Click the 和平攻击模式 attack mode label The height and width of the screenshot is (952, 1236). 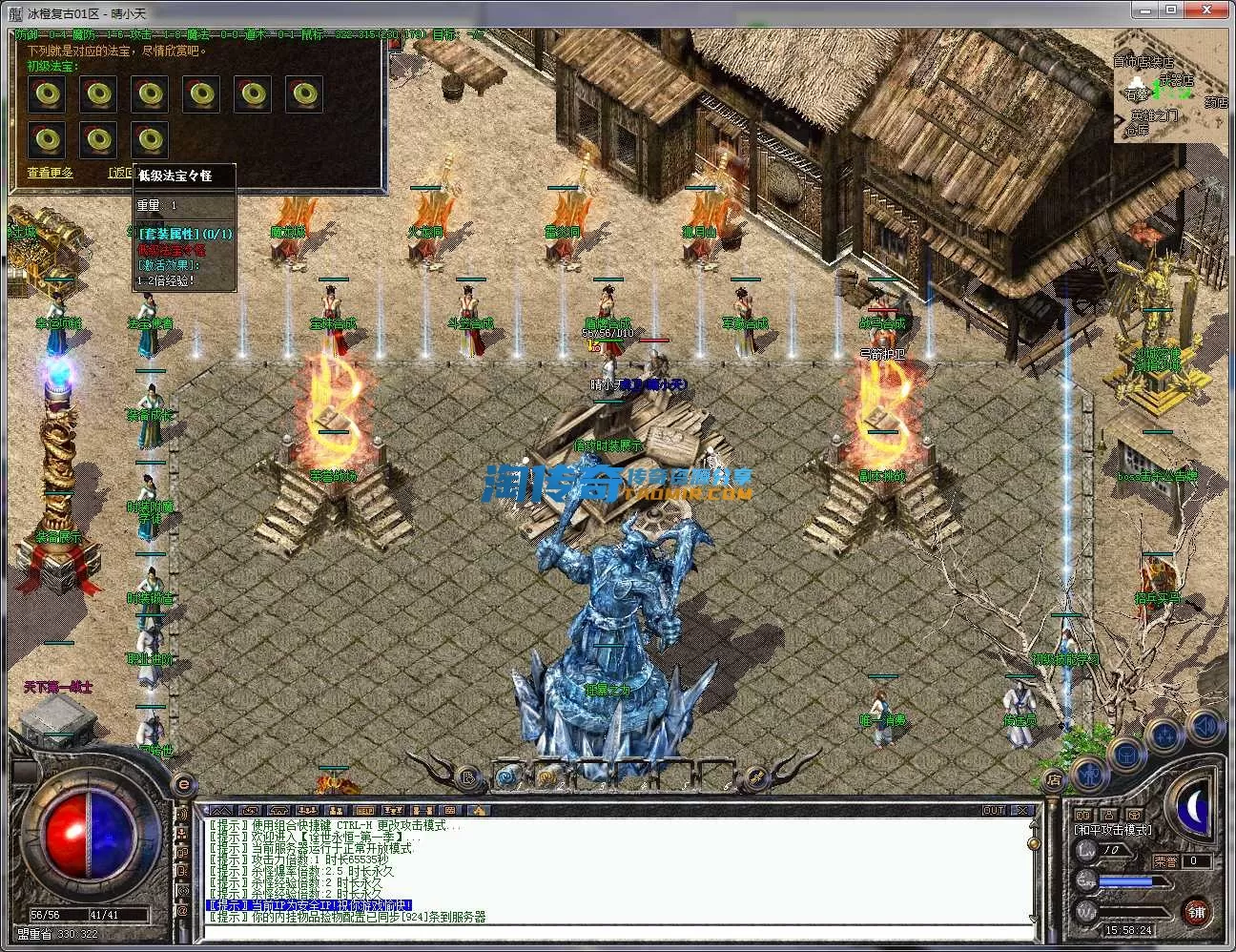click(x=1113, y=830)
